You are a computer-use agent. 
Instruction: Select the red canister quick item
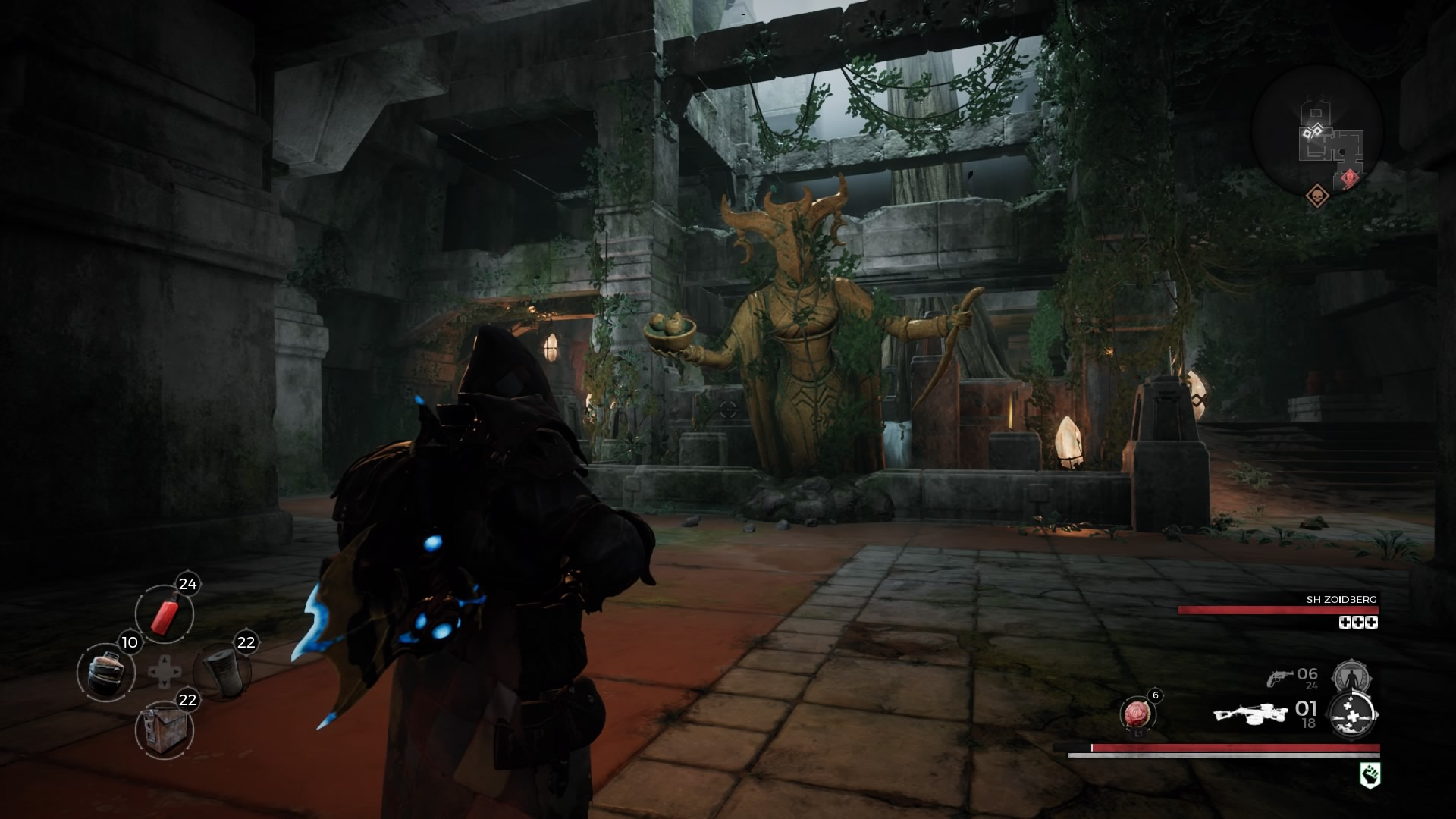165,614
